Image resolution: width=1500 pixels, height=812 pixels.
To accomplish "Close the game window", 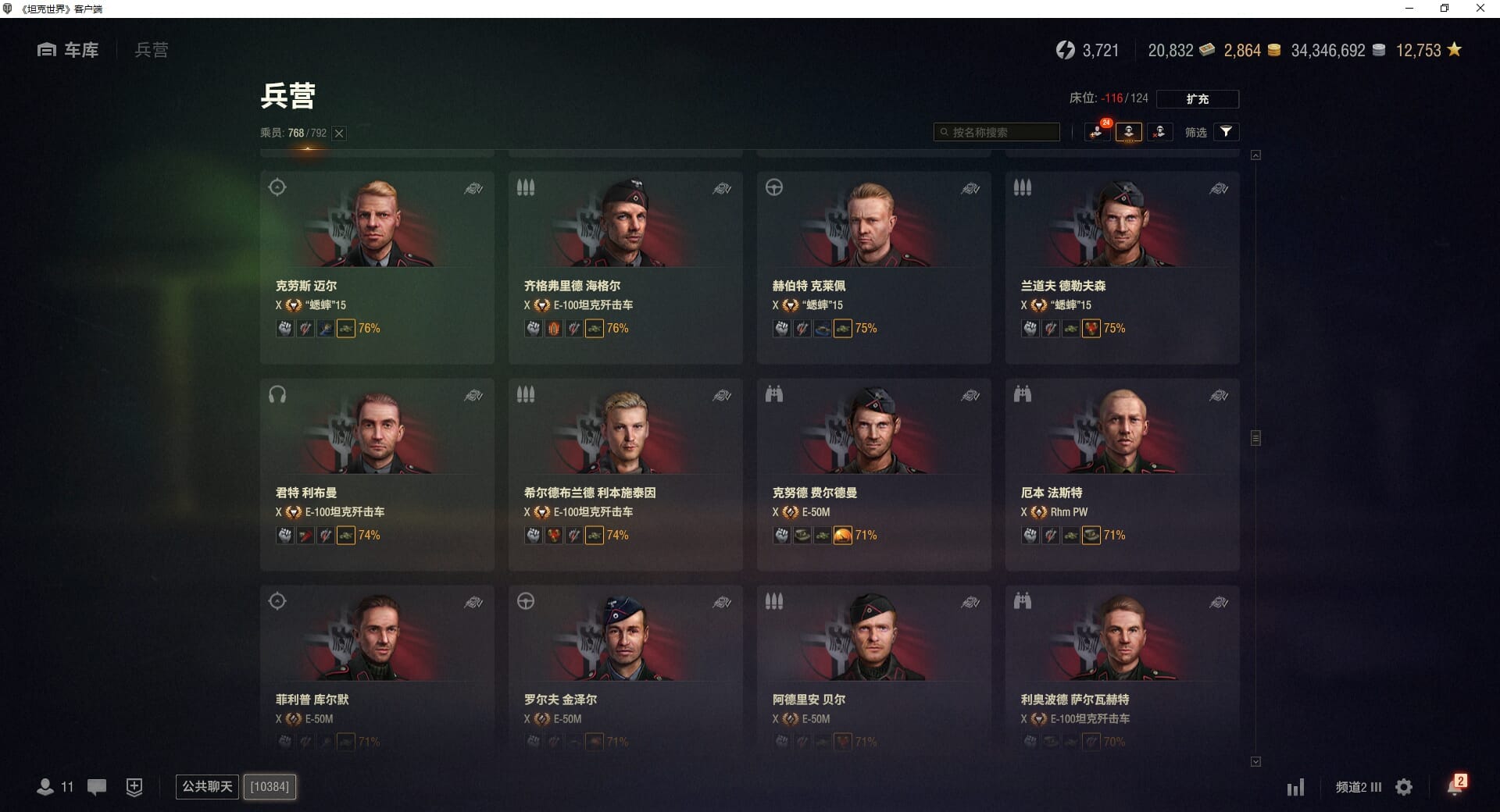I will click(x=1480, y=9).
